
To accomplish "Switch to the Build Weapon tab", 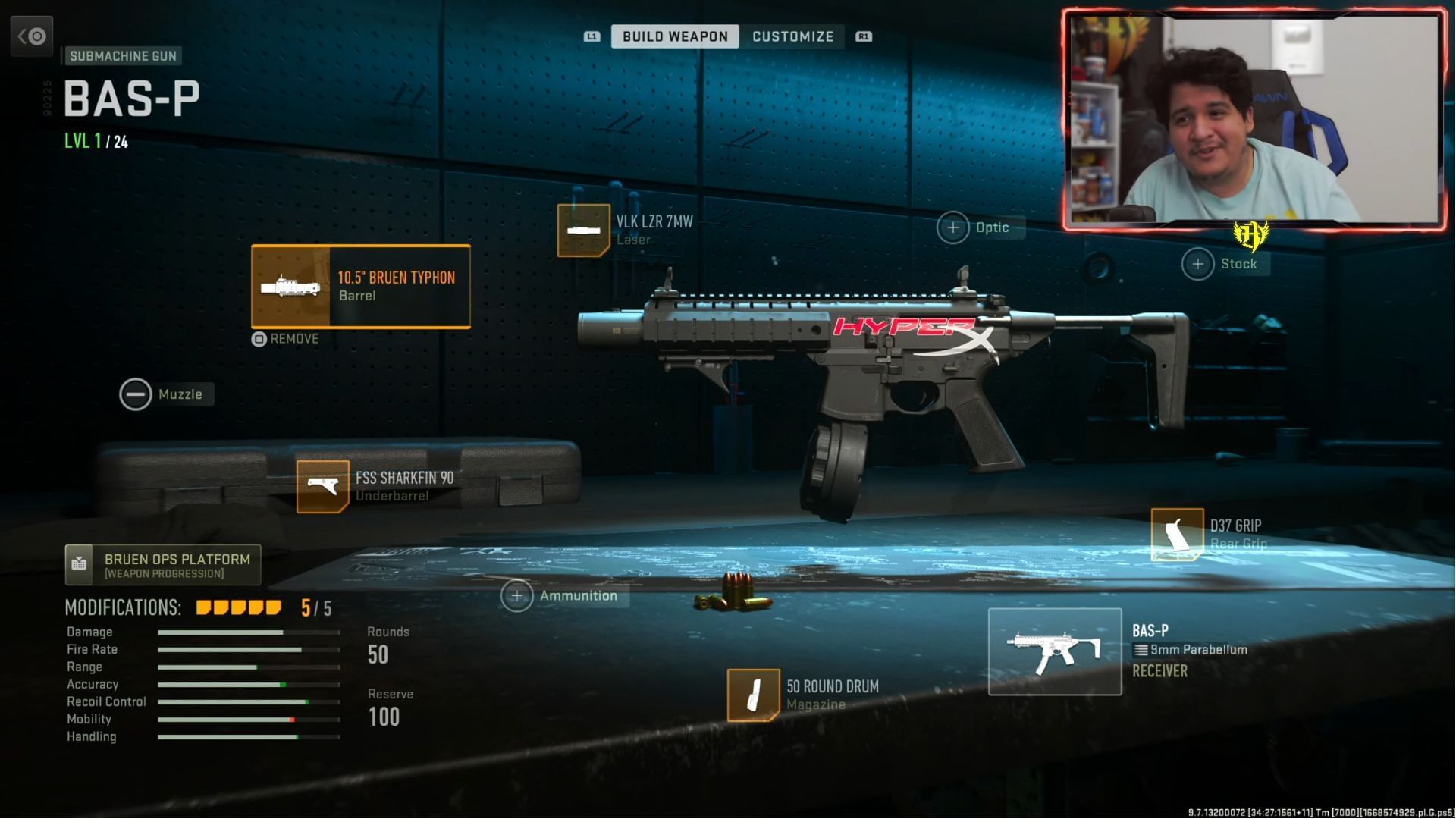I will point(674,36).
